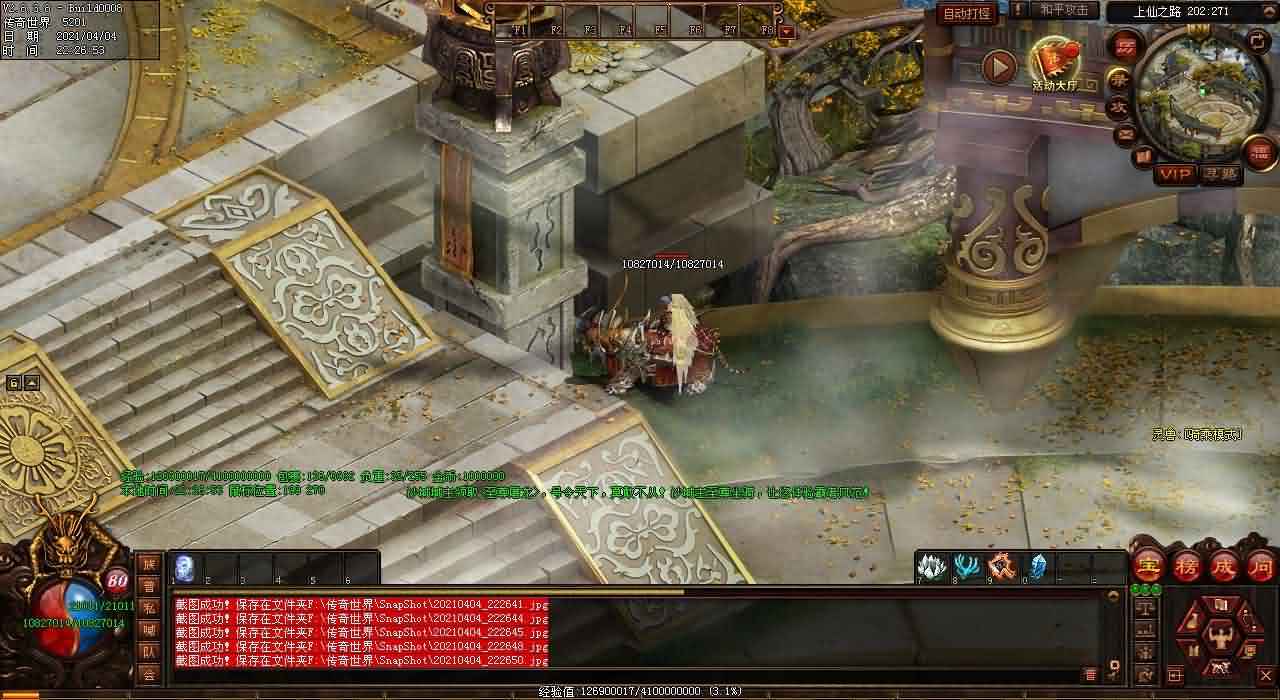This screenshot has height=700, width=1280.
Task: Open the mail envelope icon
Action: tap(1126, 134)
